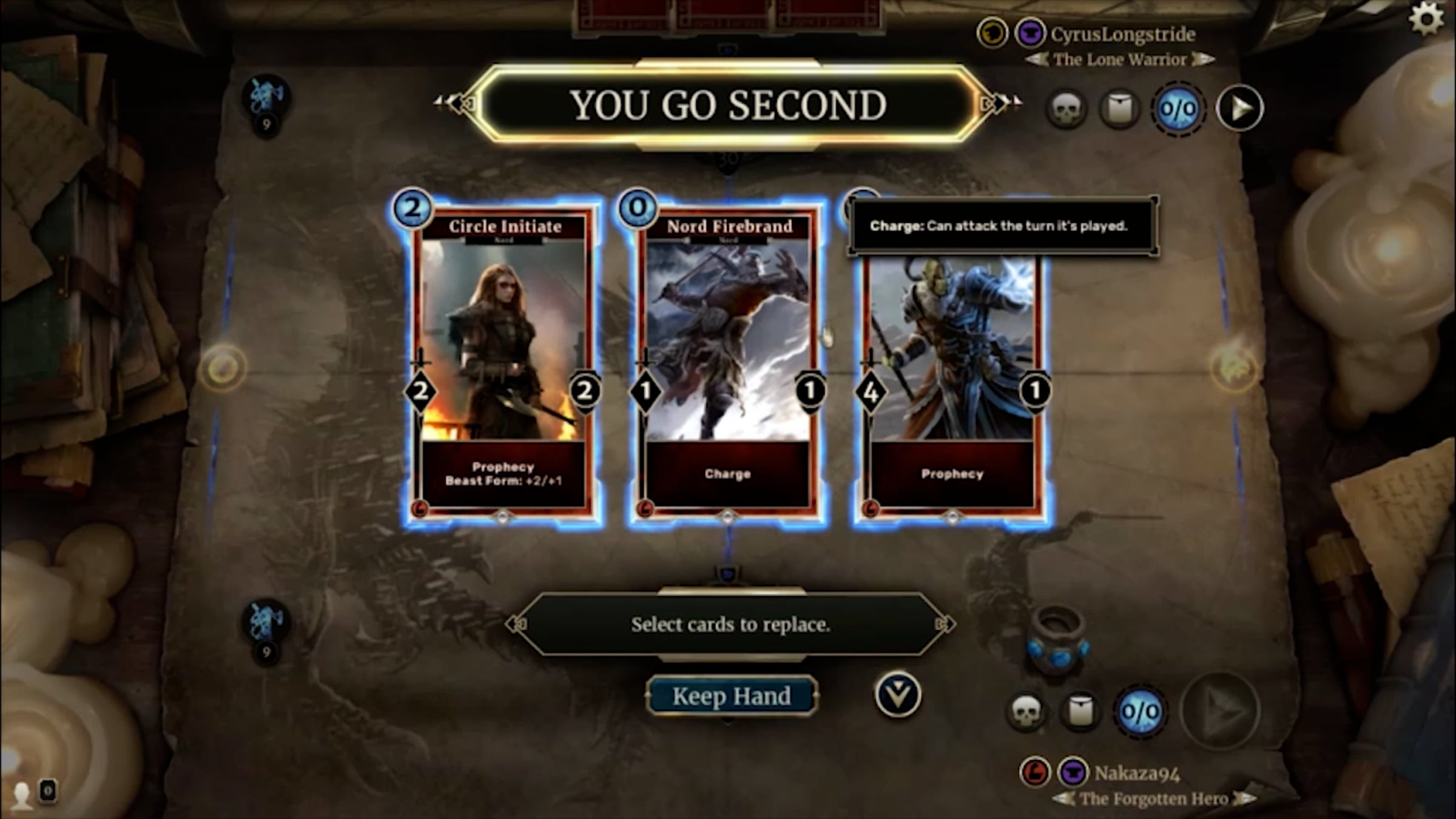
Task: View your deck scroll icon
Action: click(1080, 711)
